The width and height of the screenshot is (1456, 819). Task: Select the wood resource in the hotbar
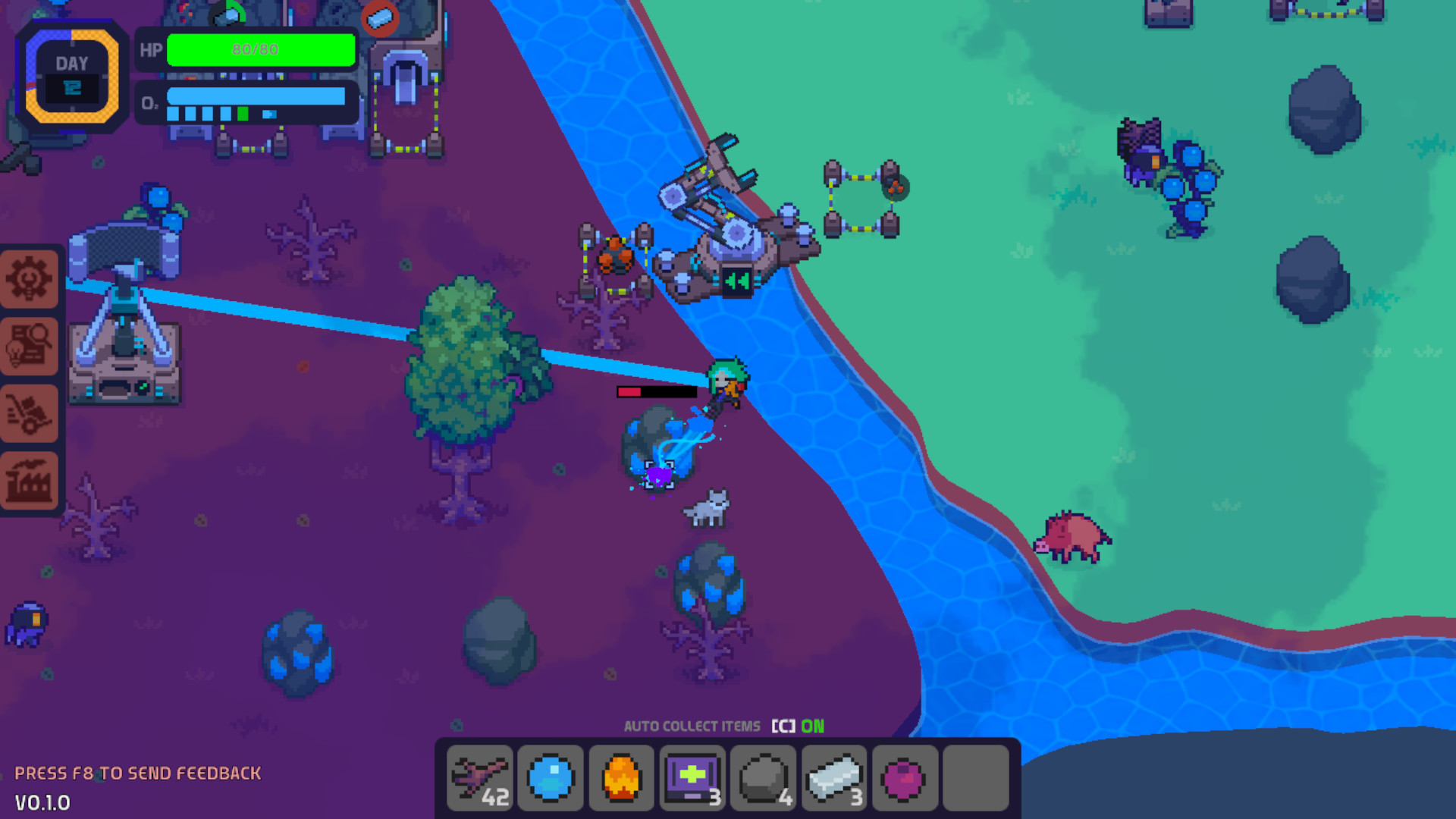(x=479, y=777)
